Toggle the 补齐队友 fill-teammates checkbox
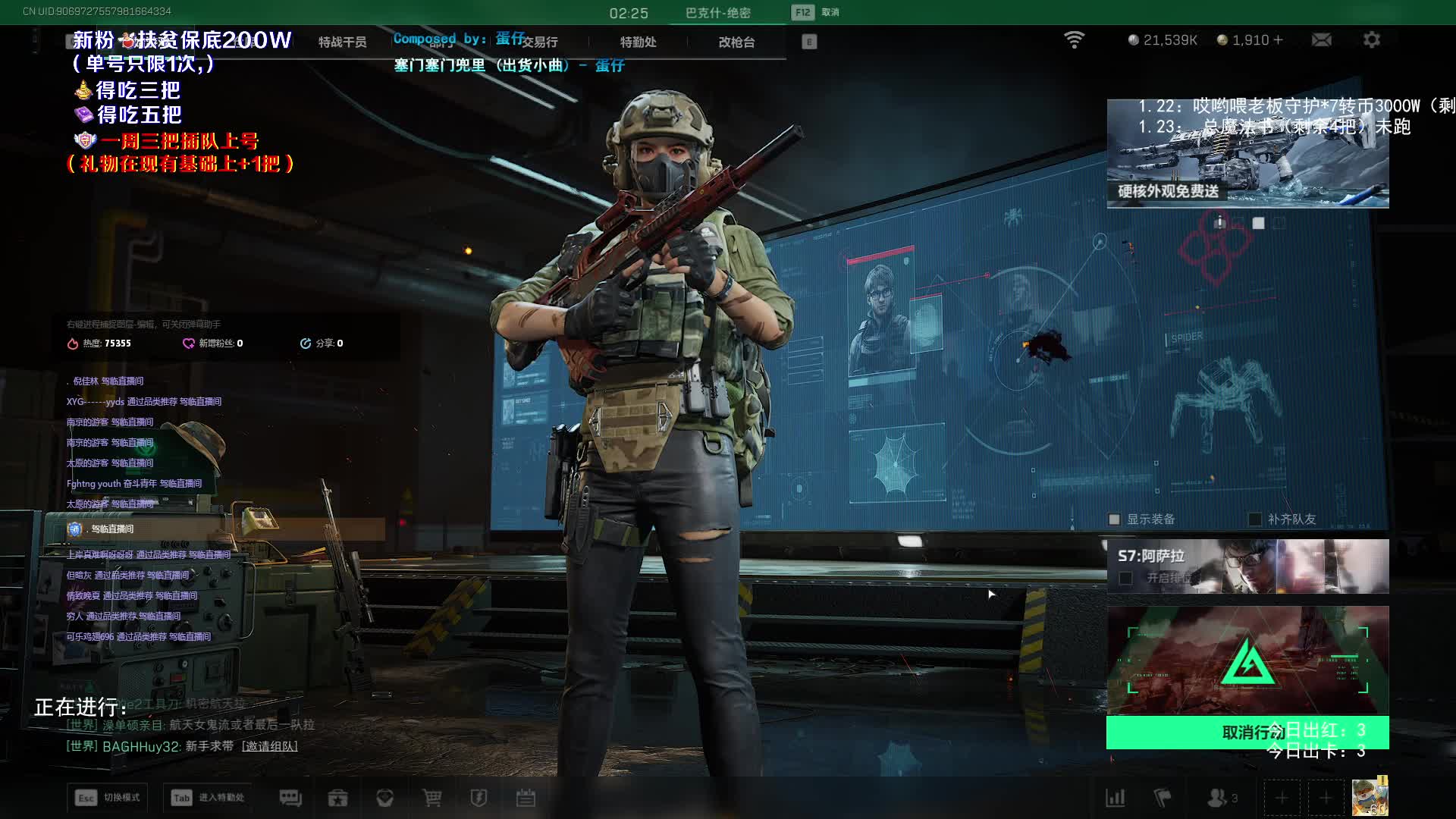The width and height of the screenshot is (1456, 819). [x=1255, y=519]
